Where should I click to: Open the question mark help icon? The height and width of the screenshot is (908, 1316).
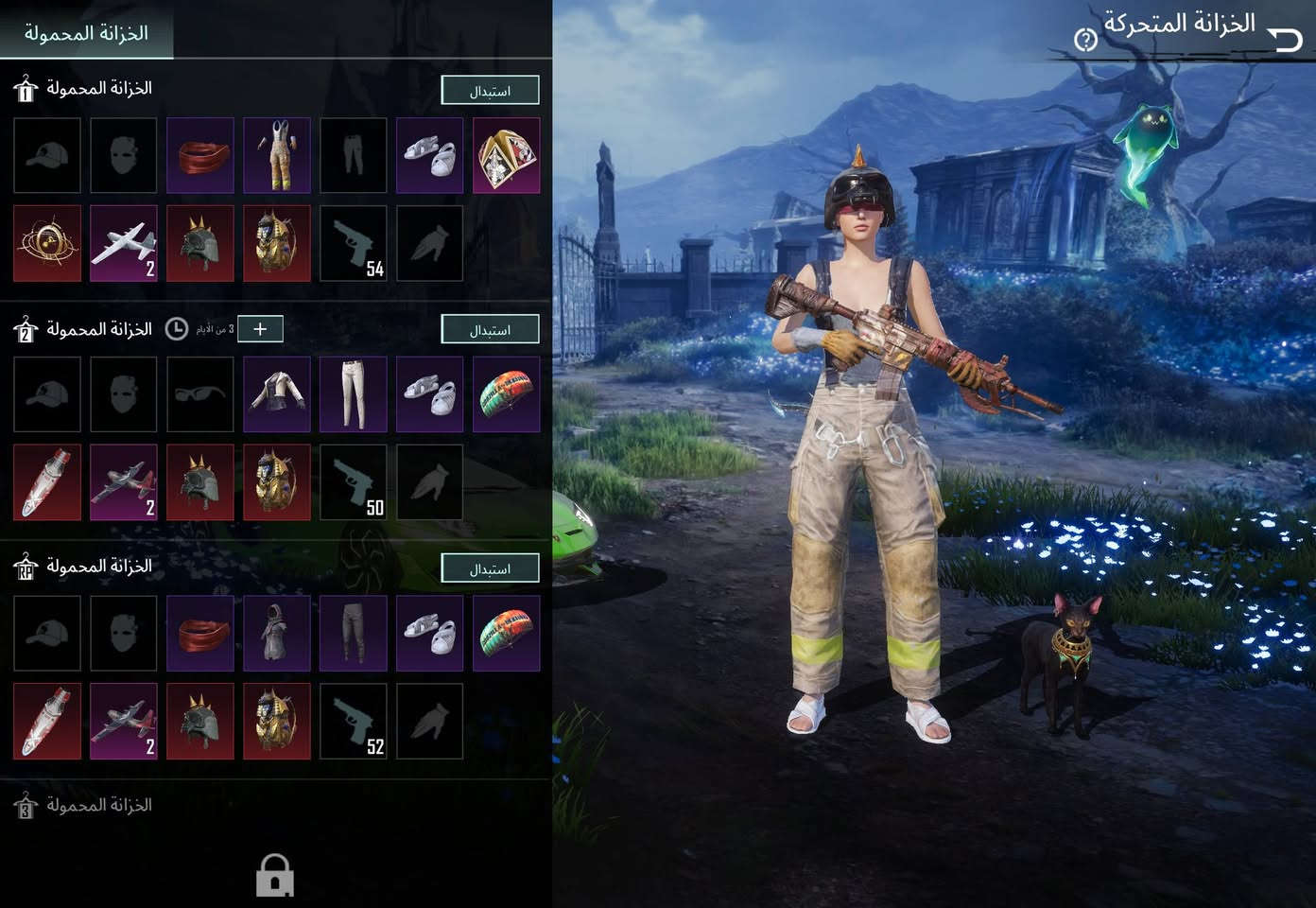[x=1085, y=40]
